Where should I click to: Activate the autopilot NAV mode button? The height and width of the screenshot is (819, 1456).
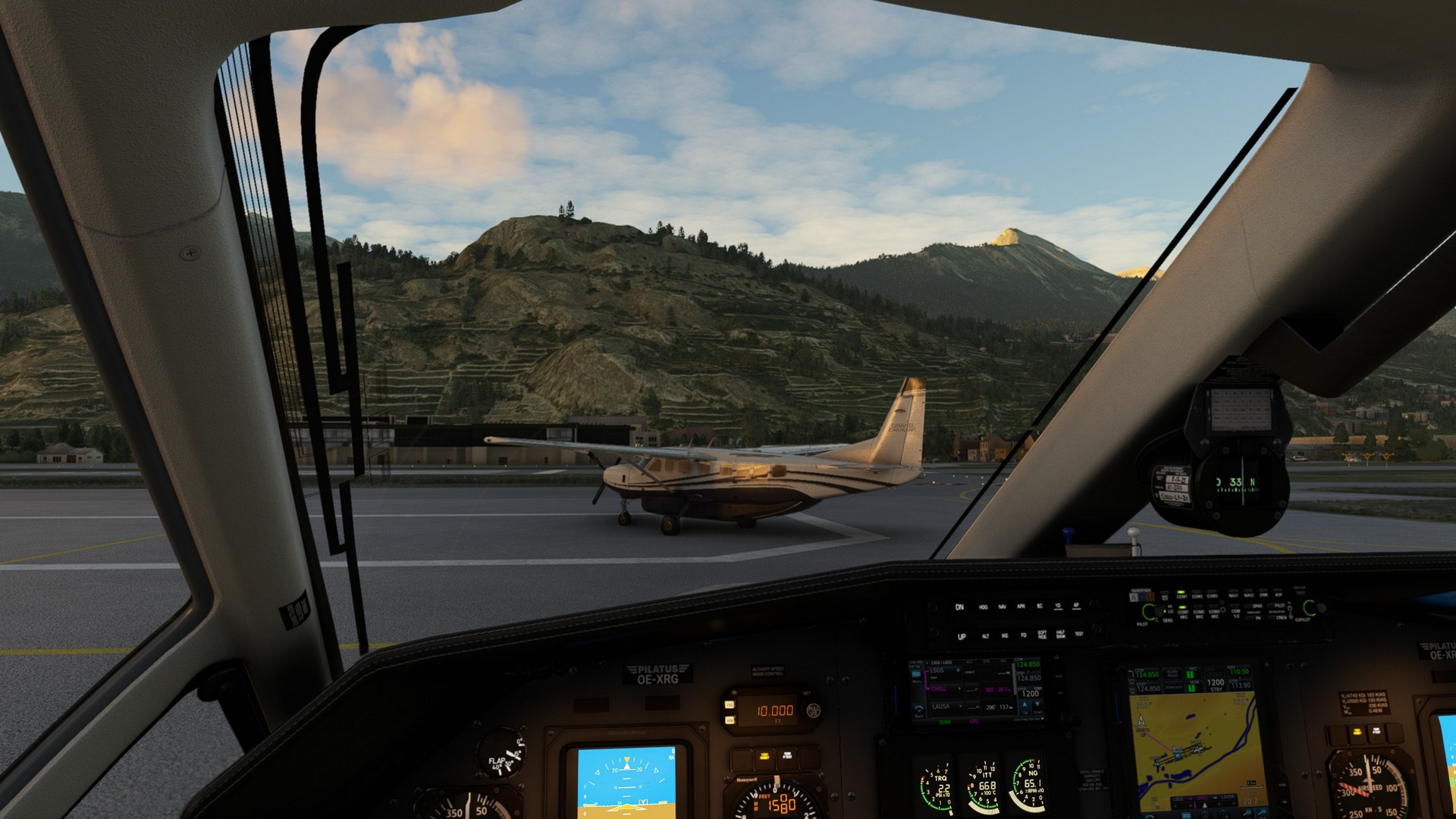pos(1002,607)
